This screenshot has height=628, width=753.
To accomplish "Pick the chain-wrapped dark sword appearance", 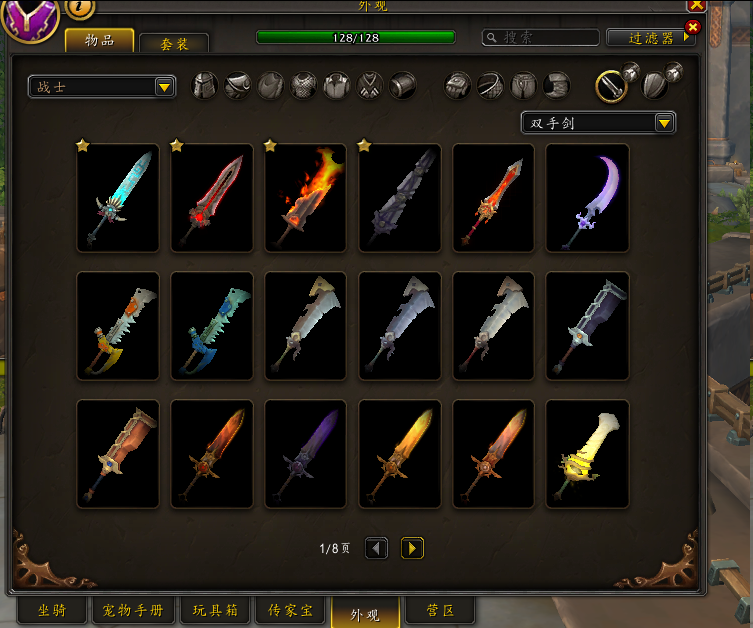I will pyautogui.click(x=588, y=325).
